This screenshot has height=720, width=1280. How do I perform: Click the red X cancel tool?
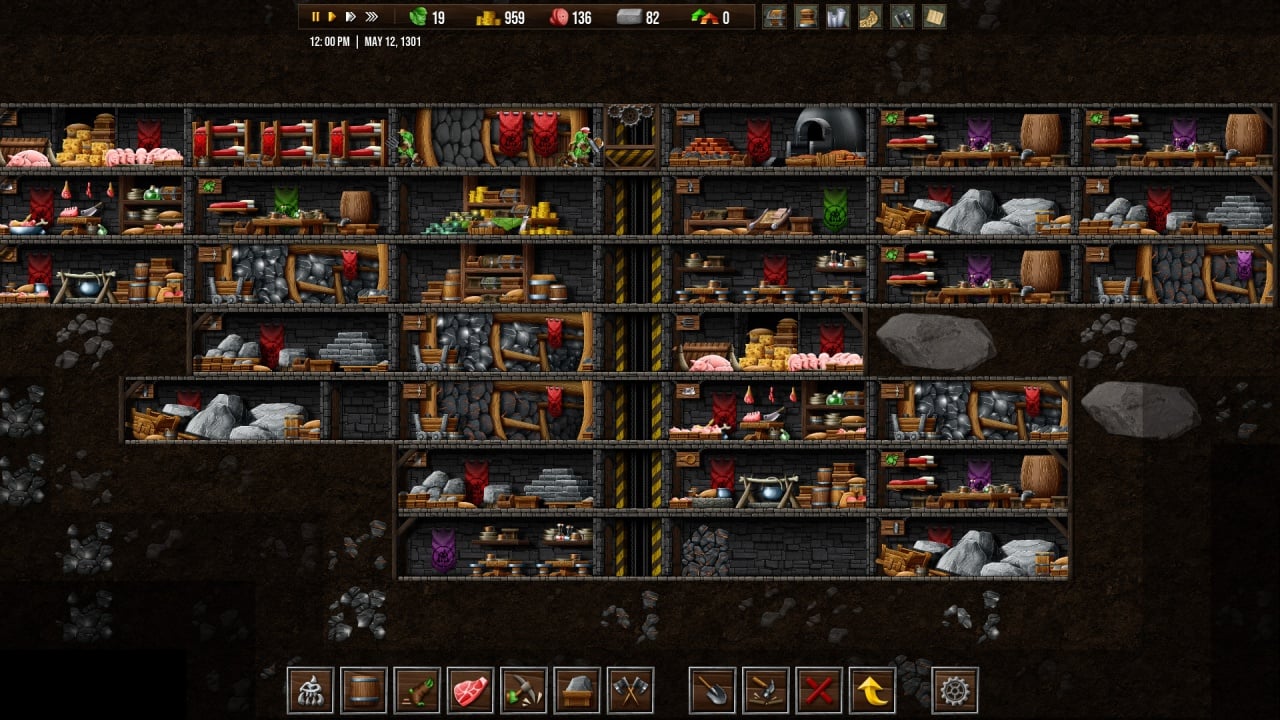coord(820,690)
